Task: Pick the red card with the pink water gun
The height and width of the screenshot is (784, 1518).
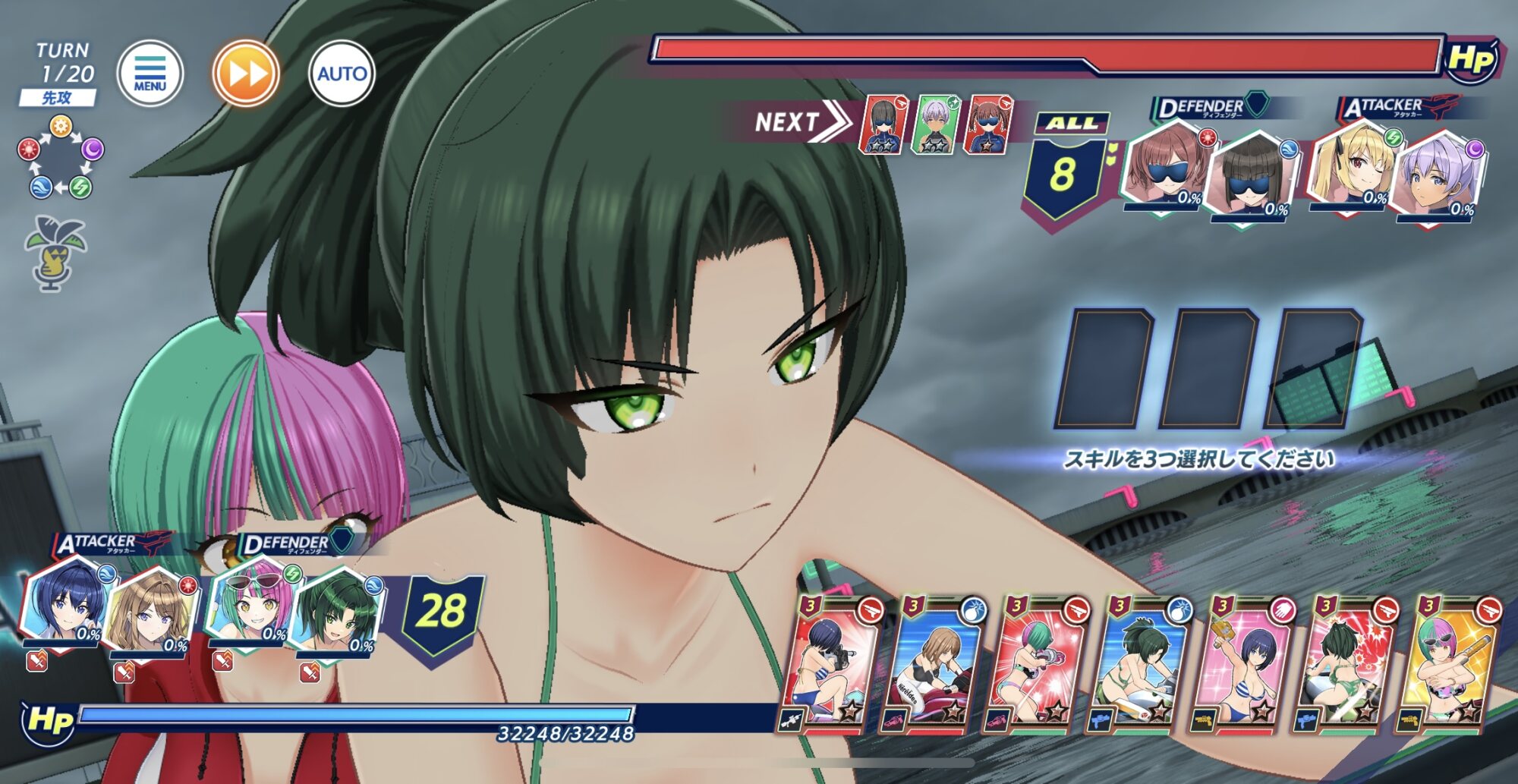Action: click(1035, 664)
